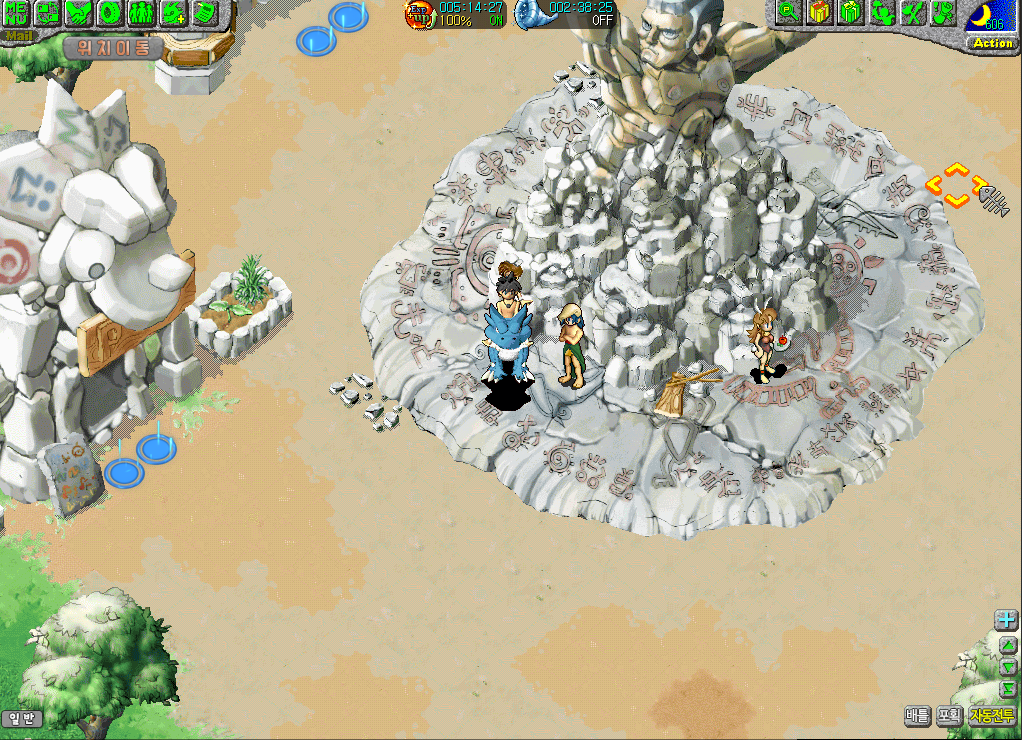Open the Mail button
Screen dimensions: 1022x740
(16, 36)
